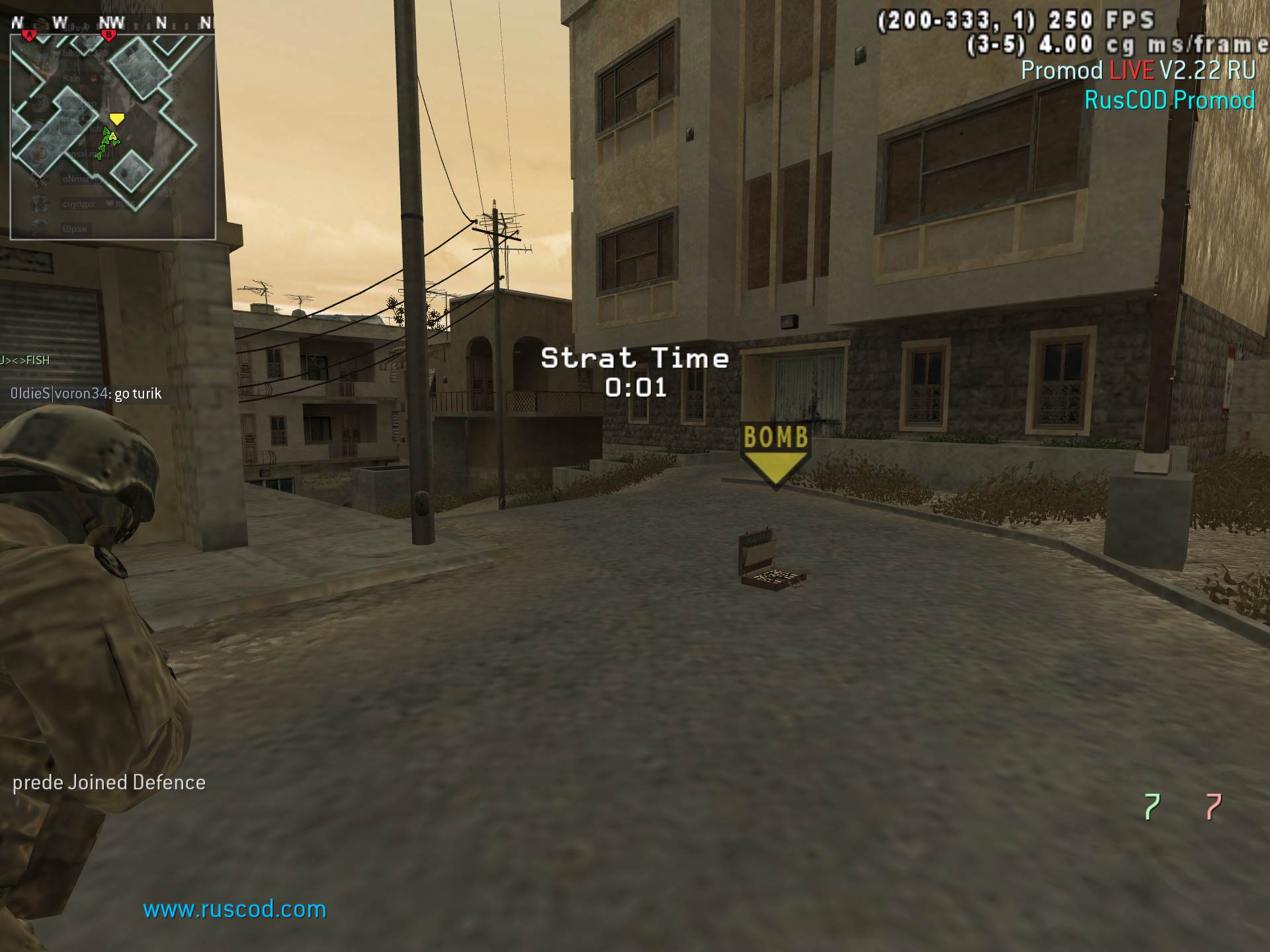Click the player avatar next to Шрам
This screenshot has width=1270, height=952.
pos(38,226)
